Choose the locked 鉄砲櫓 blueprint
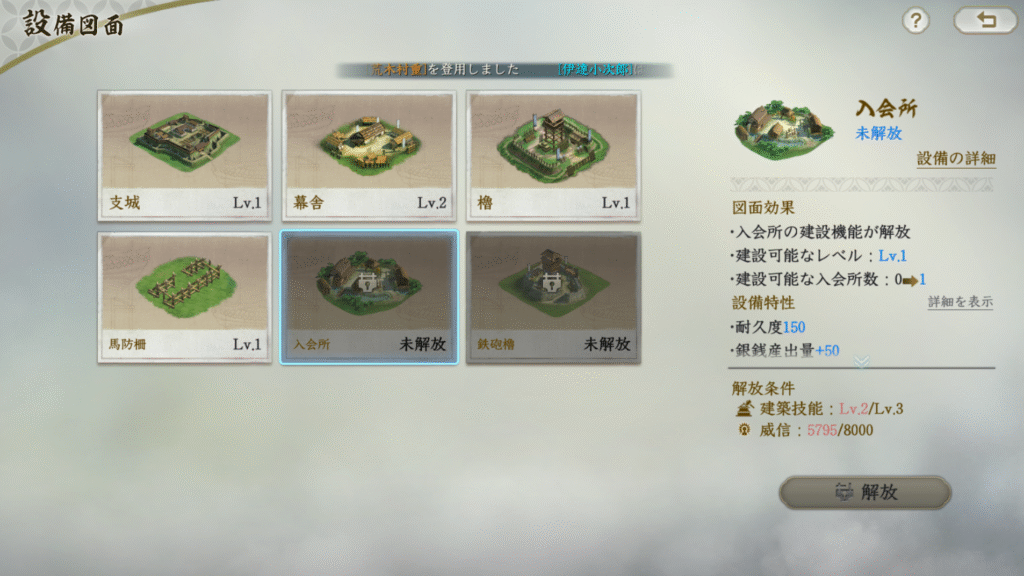1024x576 pixels. point(553,297)
